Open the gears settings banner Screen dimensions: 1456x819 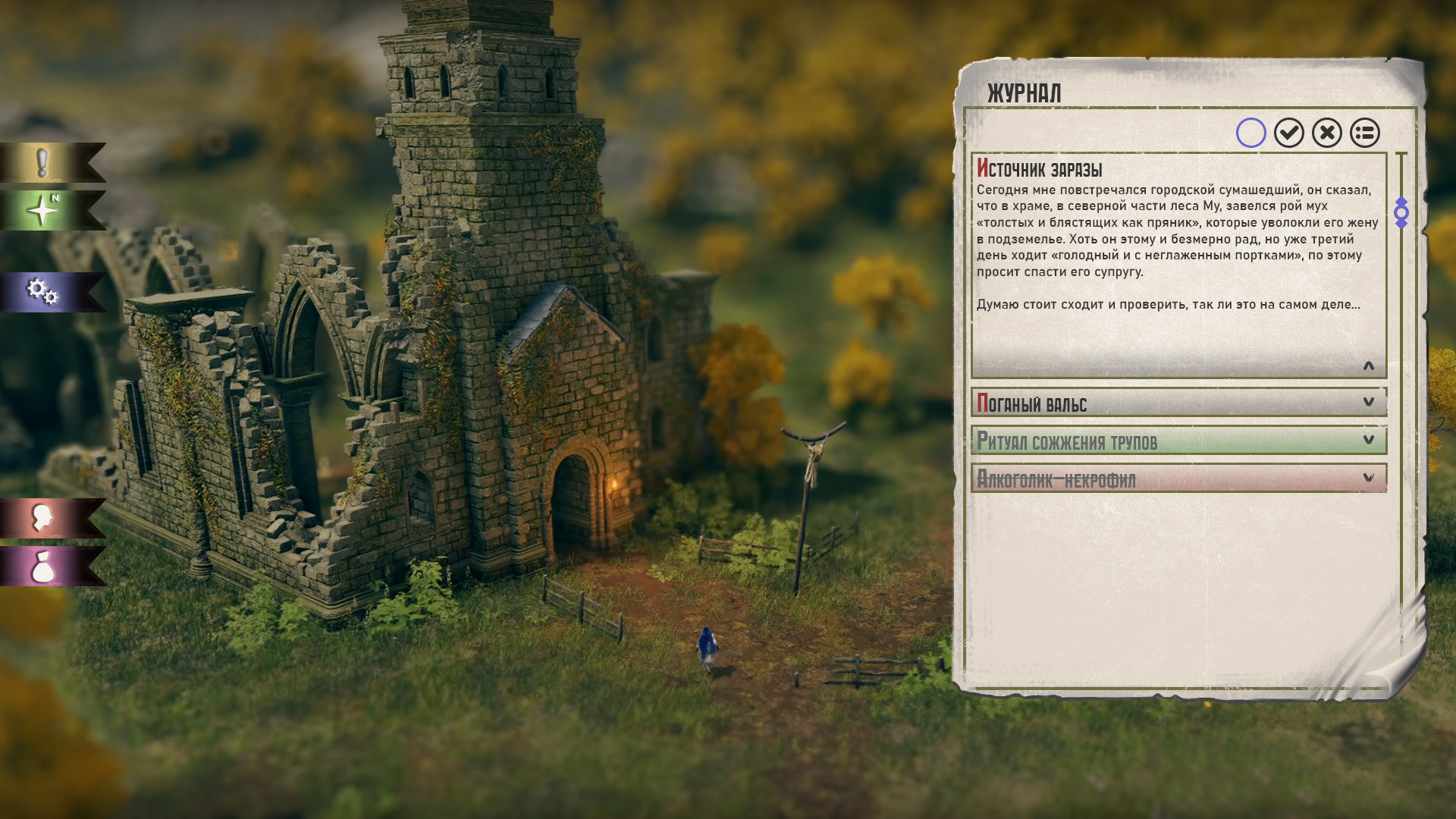[44, 292]
